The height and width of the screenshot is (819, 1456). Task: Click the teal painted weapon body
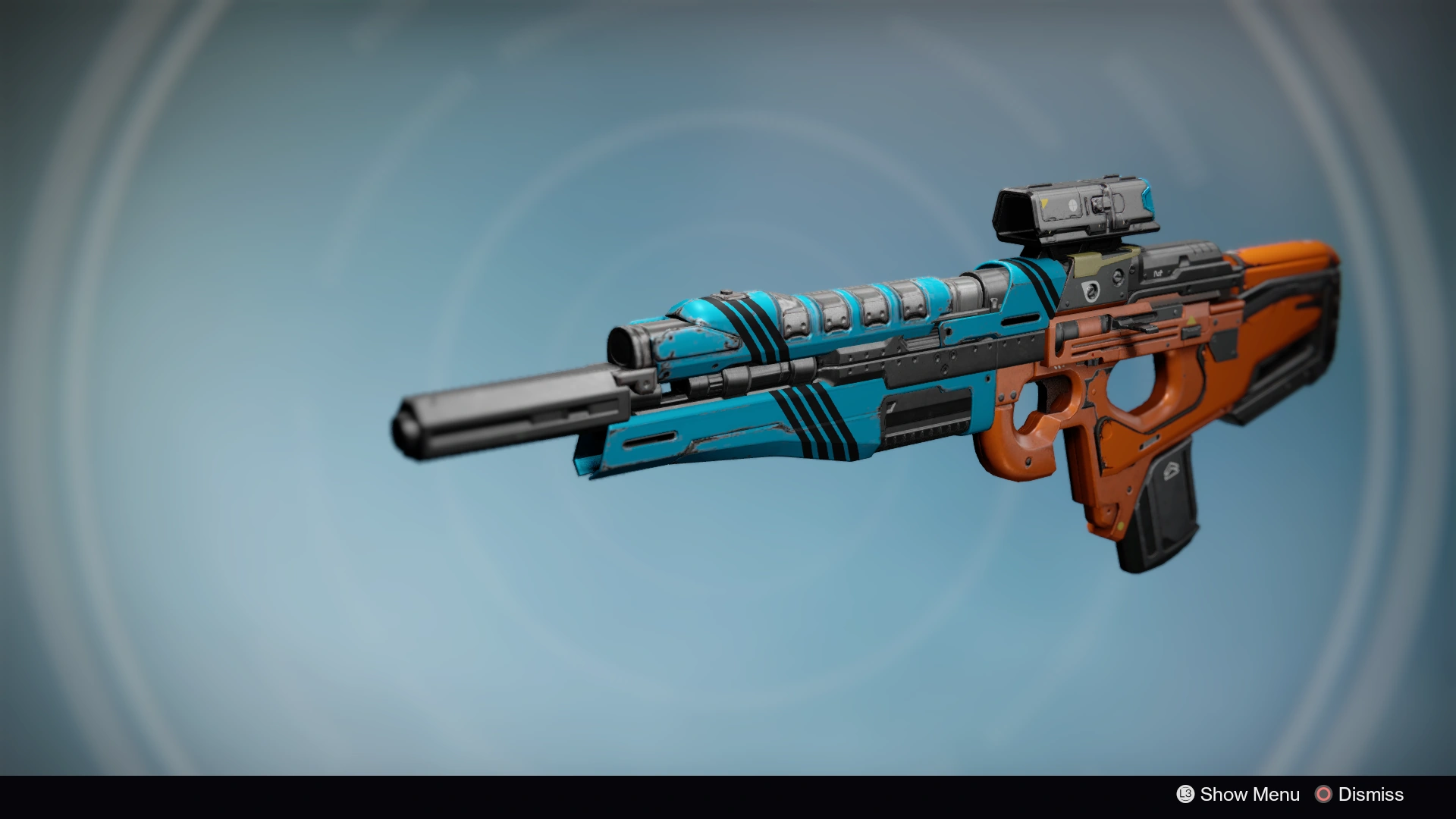click(x=758, y=425)
